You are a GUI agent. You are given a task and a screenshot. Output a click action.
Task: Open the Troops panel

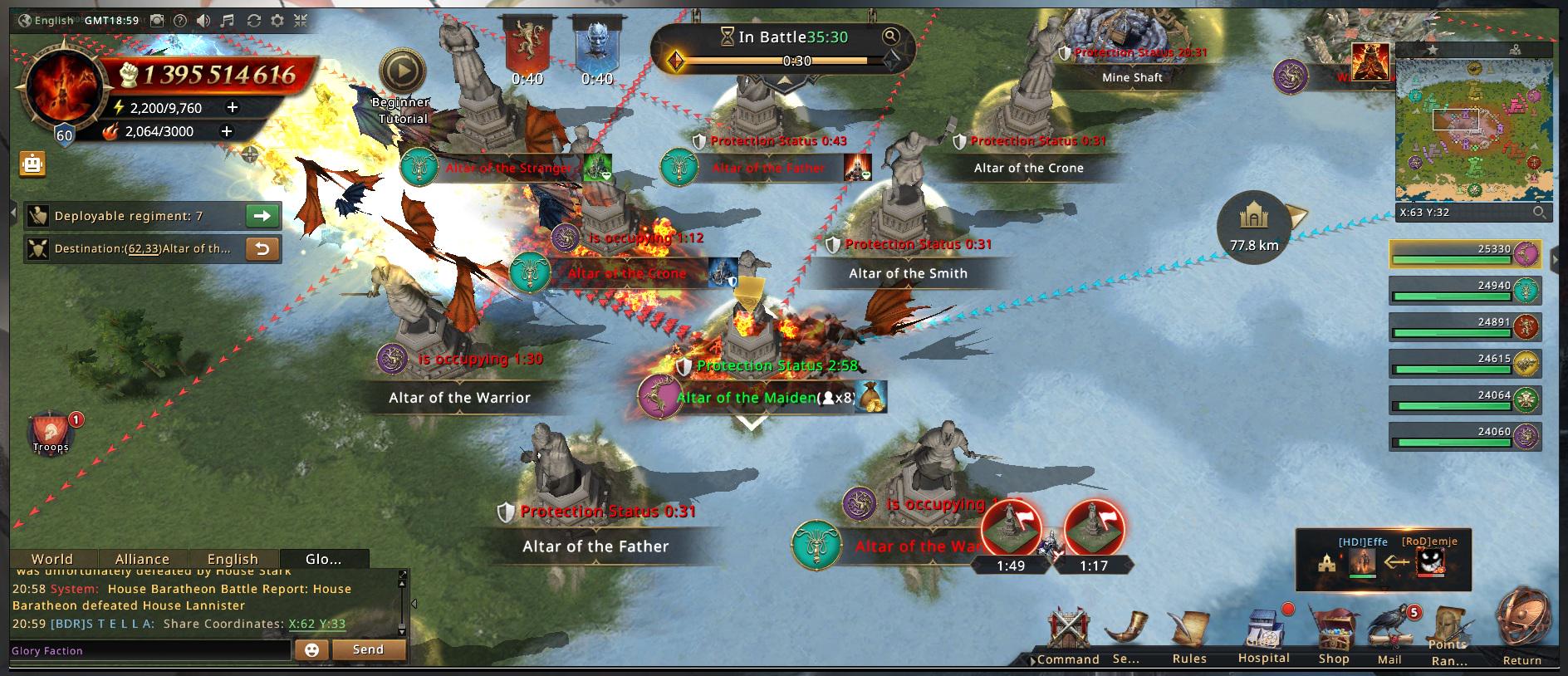pos(51,432)
